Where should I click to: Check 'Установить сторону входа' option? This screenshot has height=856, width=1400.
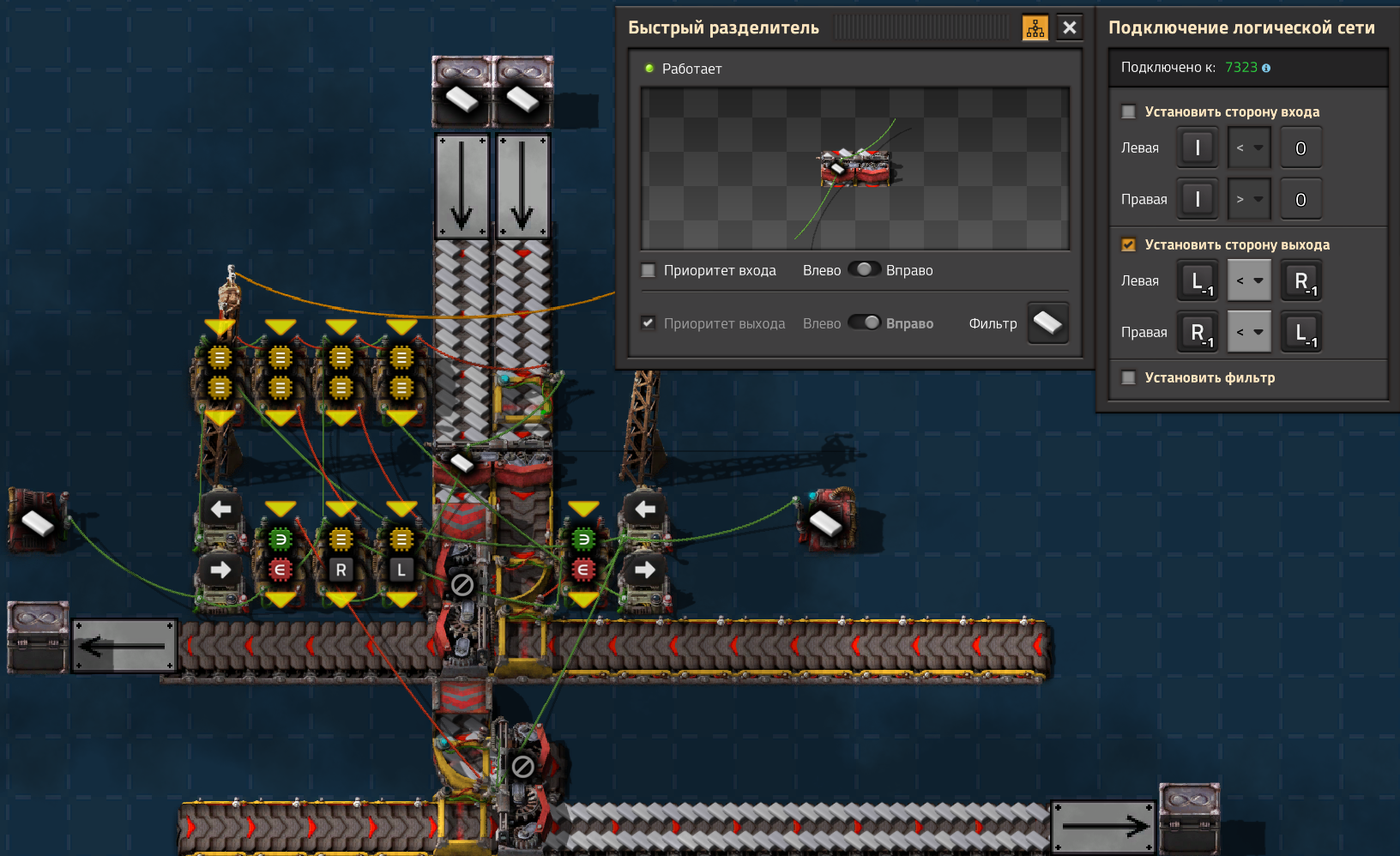tap(1129, 112)
